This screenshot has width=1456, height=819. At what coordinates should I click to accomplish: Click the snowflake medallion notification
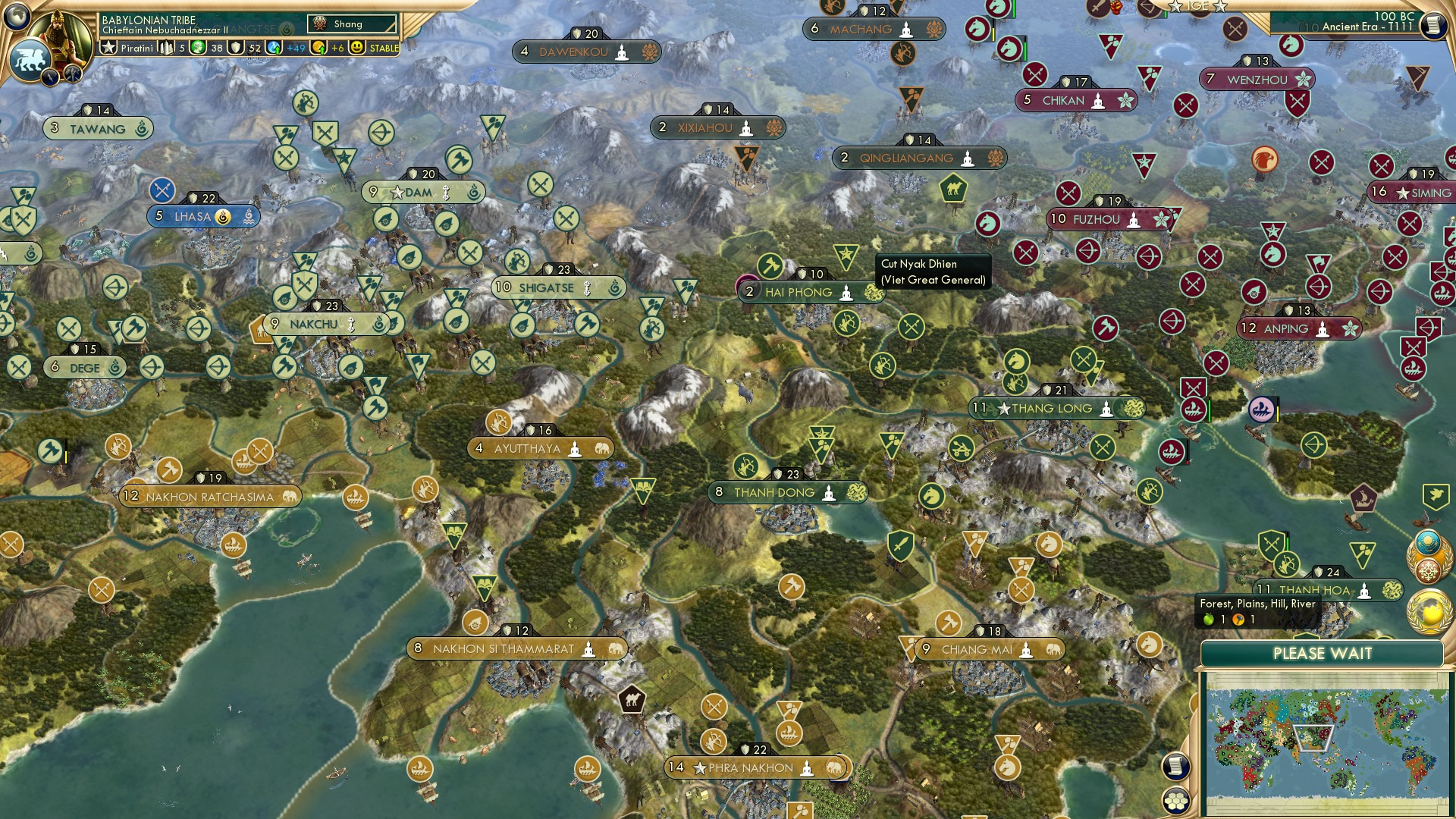pos(1427,569)
